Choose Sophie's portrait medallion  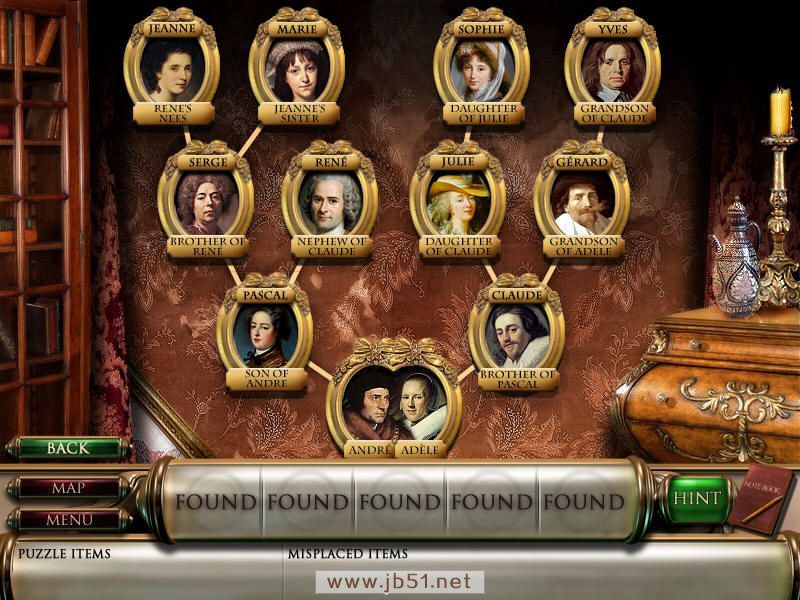point(481,69)
